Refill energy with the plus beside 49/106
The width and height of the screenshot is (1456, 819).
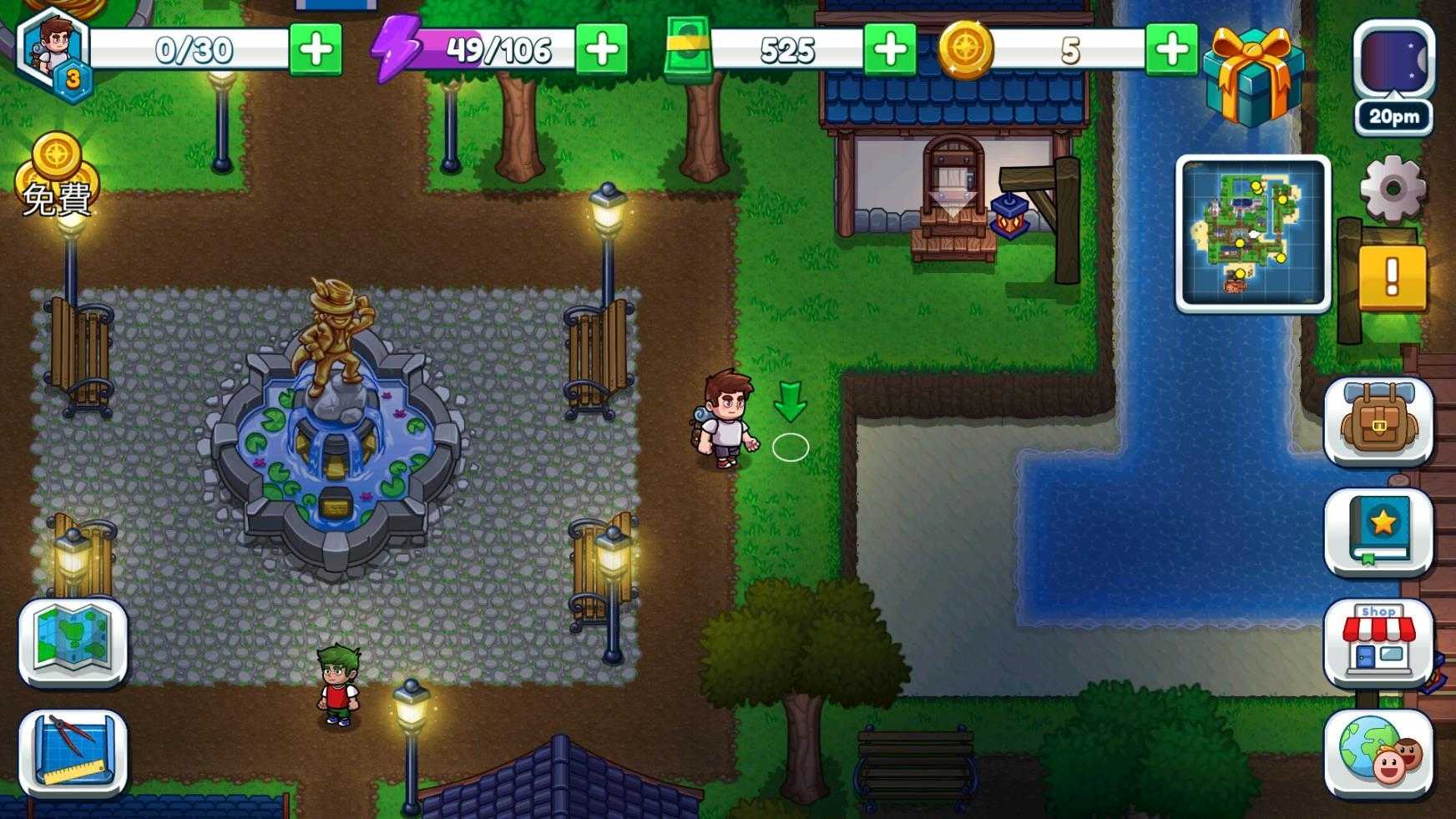[601, 50]
